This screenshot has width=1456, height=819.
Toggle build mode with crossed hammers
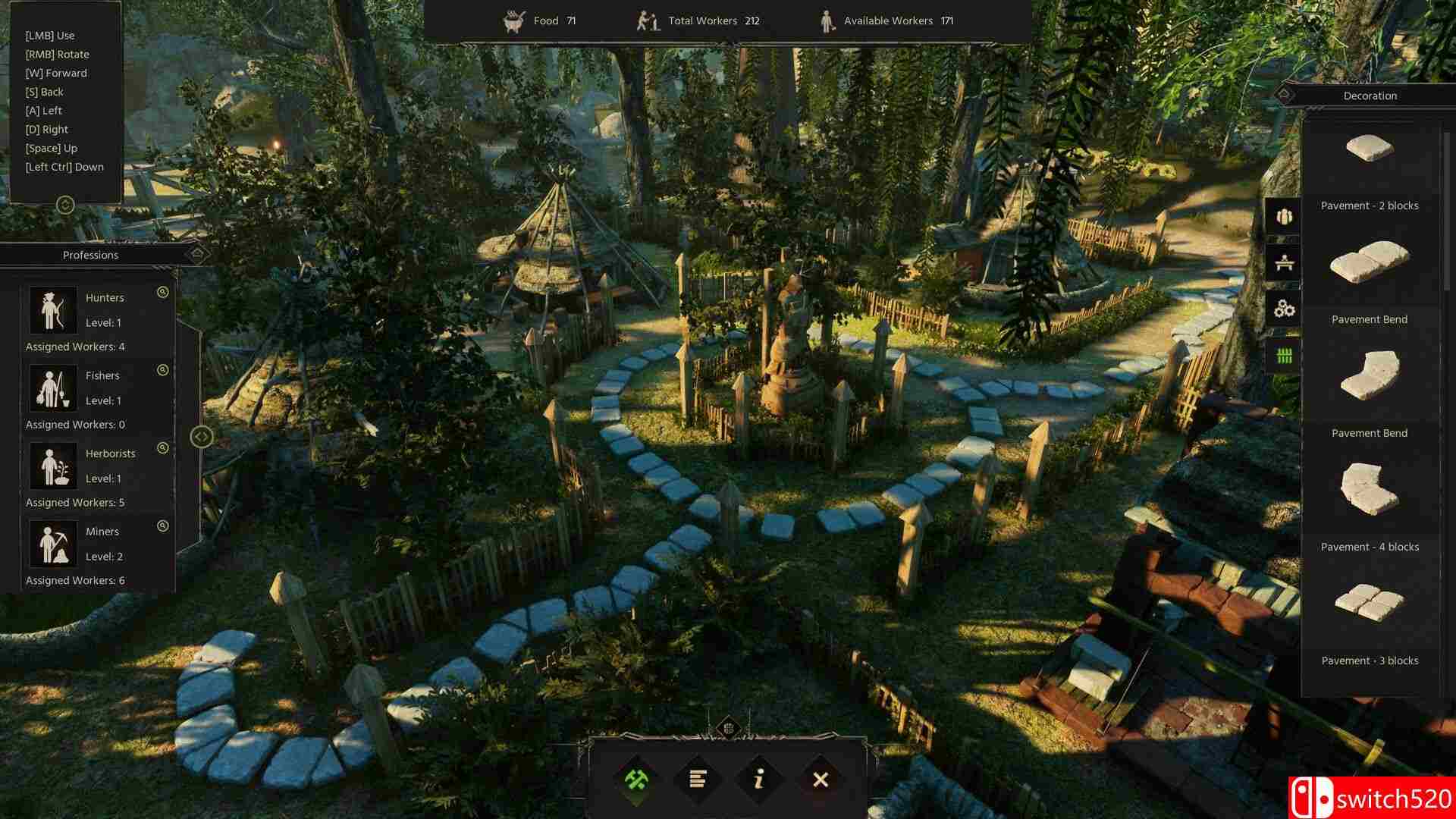point(636,779)
